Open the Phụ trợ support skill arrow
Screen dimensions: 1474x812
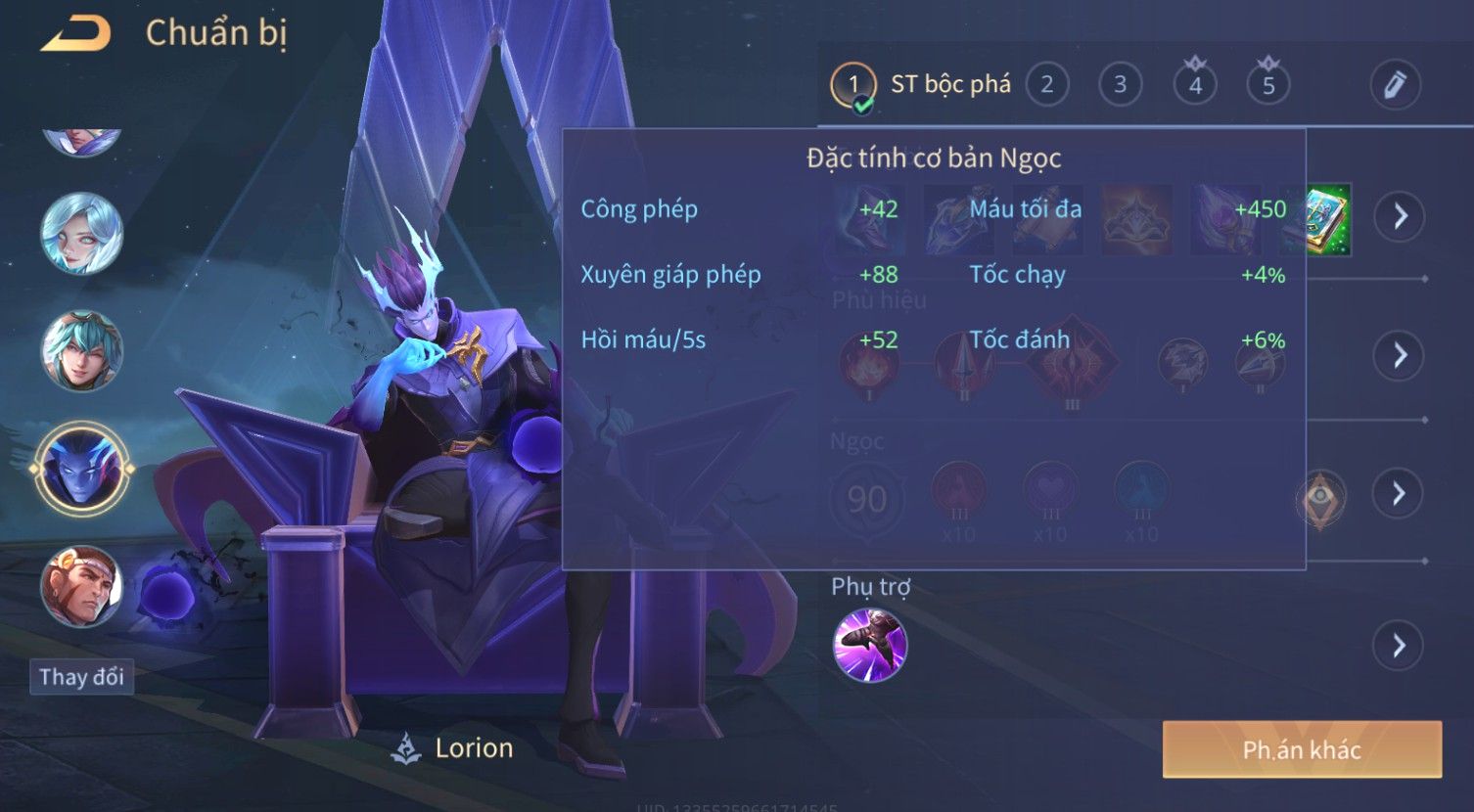click(1399, 646)
